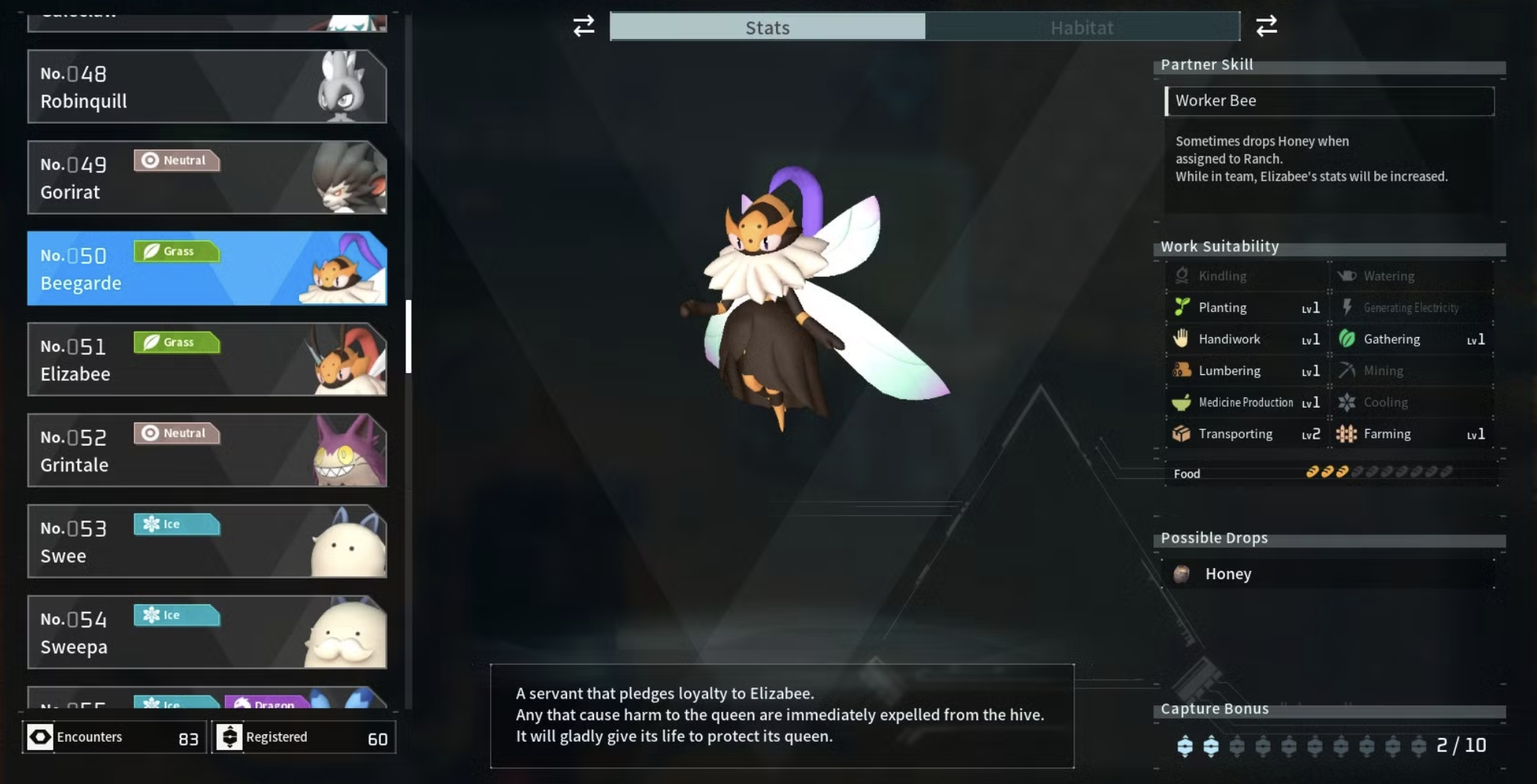This screenshot has height=784, width=1537.
Task: Click the Paldeck list scrollbar handle
Action: pos(408,336)
